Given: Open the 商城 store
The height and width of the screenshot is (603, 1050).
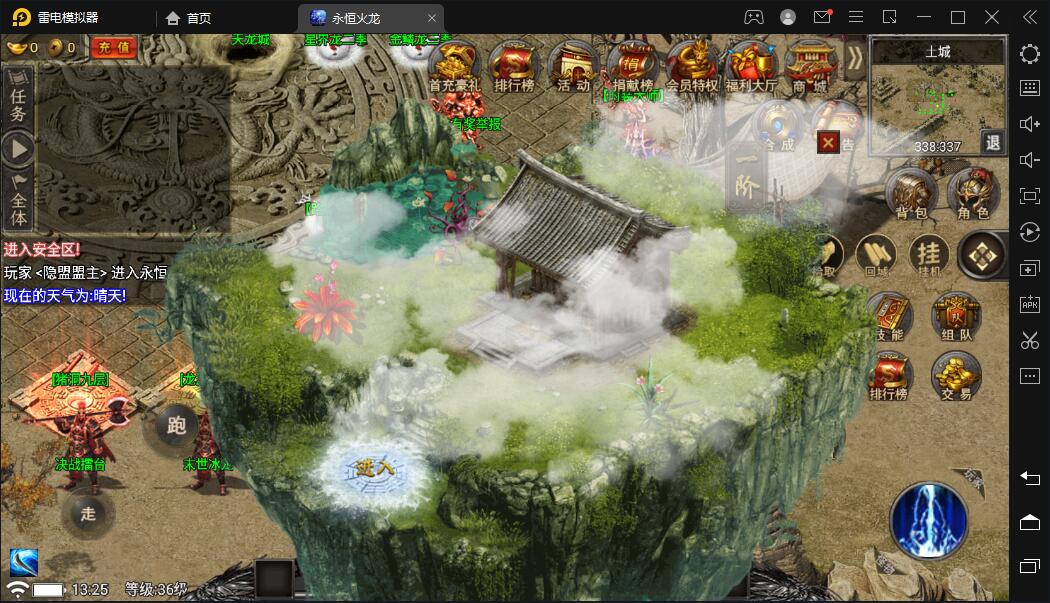Looking at the screenshot, I should (x=808, y=68).
